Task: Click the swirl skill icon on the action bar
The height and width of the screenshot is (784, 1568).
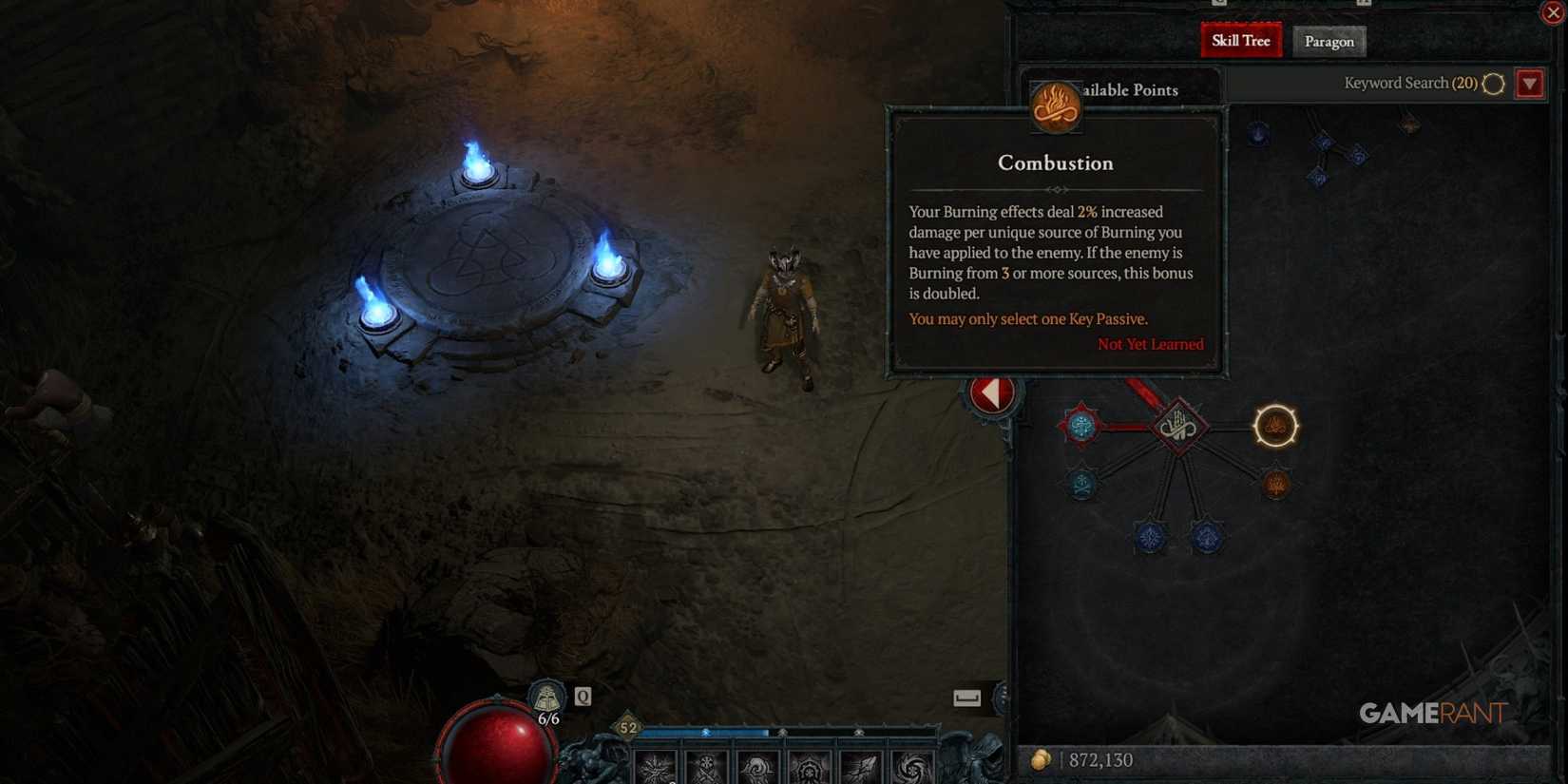Action: click(x=910, y=768)
